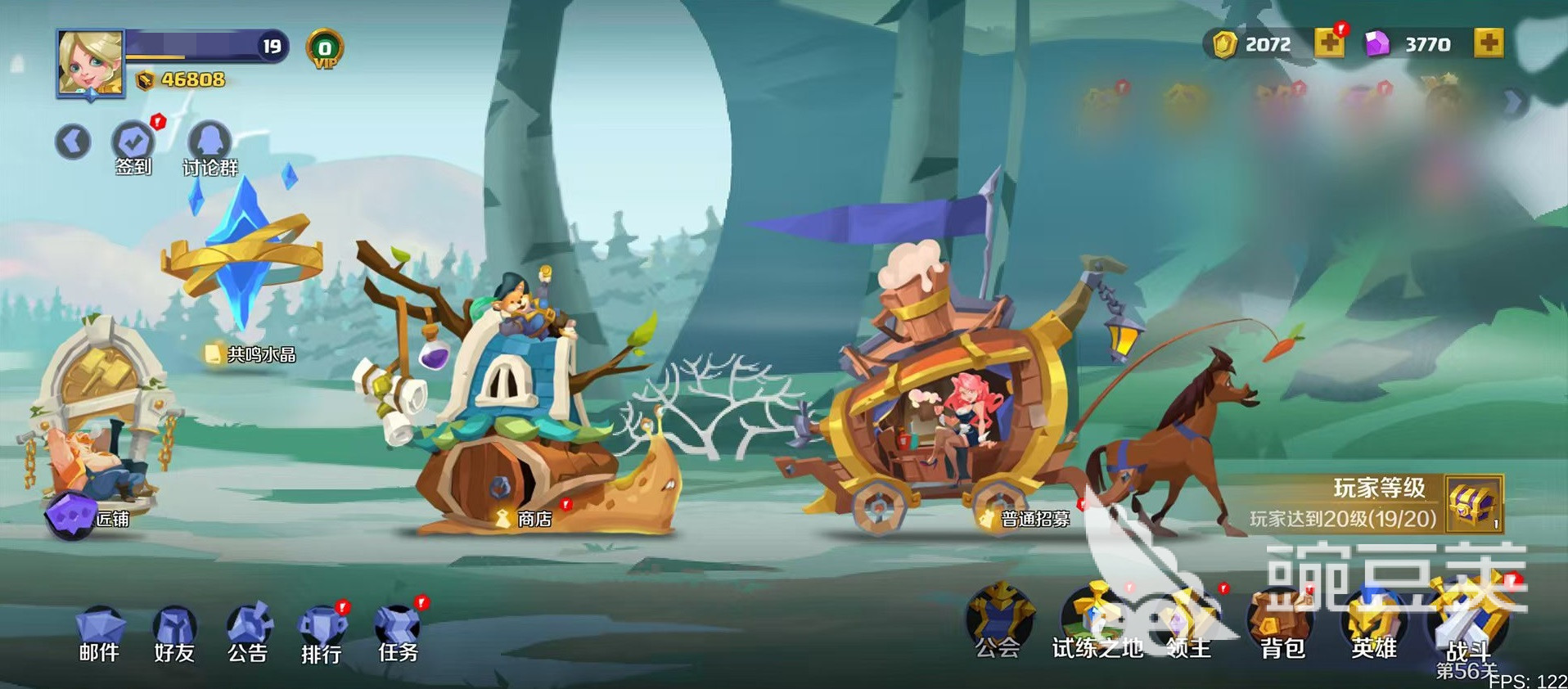This screenshot has height=689, width=1568.
Task: Add more purple gems
Action: tap(1488, 43)
